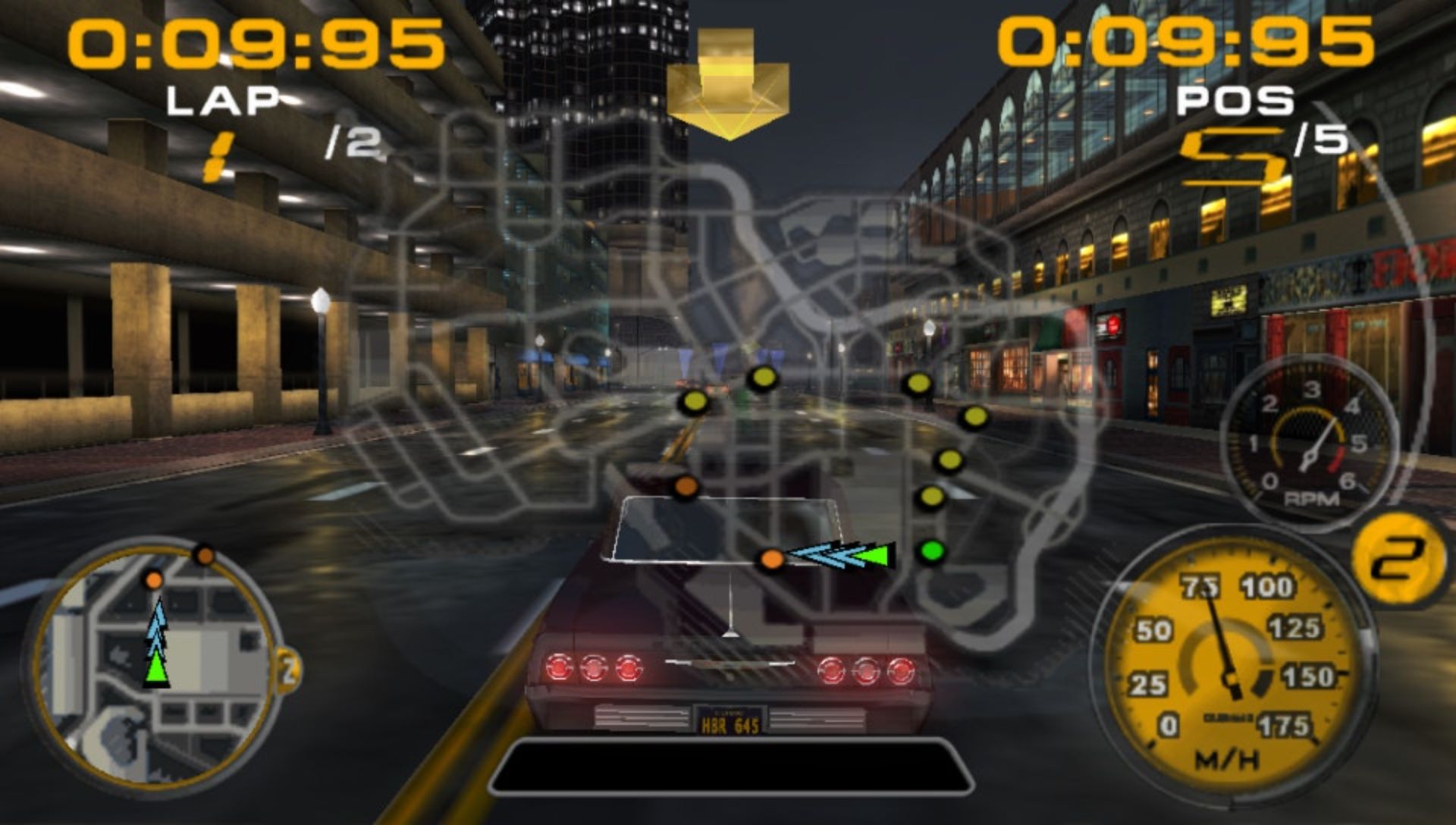This screenshot has height=825, width=1456.
Task: Select the green player arrow on the circular minimap
Action: [156, 670]
